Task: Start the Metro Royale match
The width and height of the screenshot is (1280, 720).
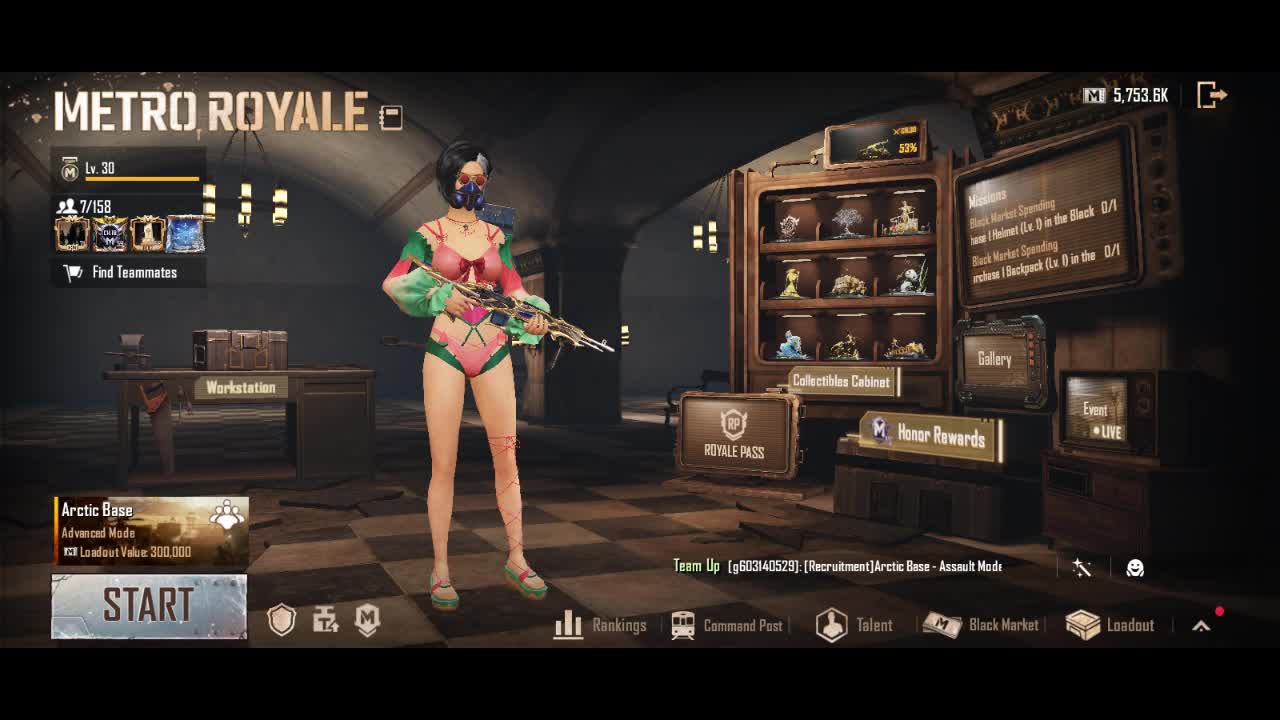Action: 149,606
